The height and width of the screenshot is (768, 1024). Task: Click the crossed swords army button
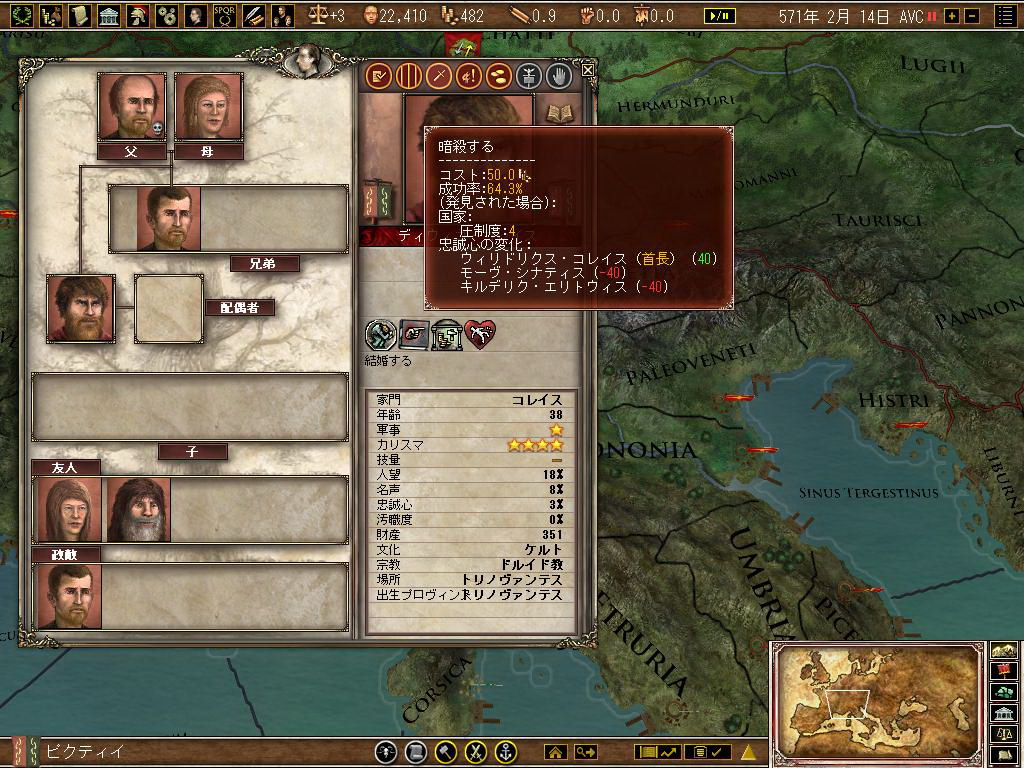coord(477,751)
